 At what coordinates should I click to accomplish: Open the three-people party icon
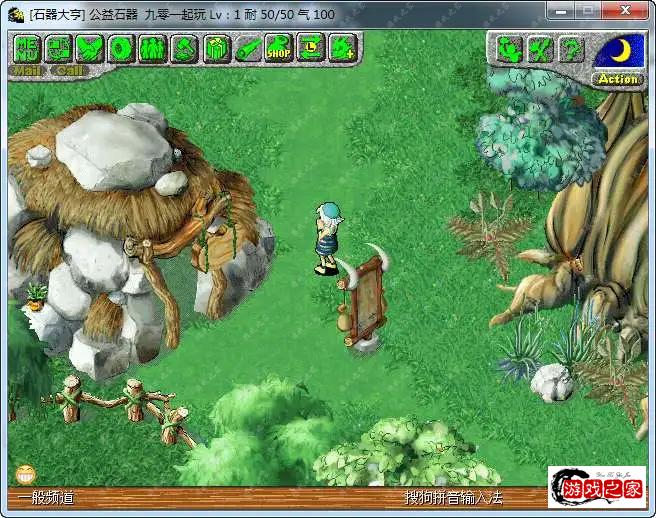click(152, 47)
